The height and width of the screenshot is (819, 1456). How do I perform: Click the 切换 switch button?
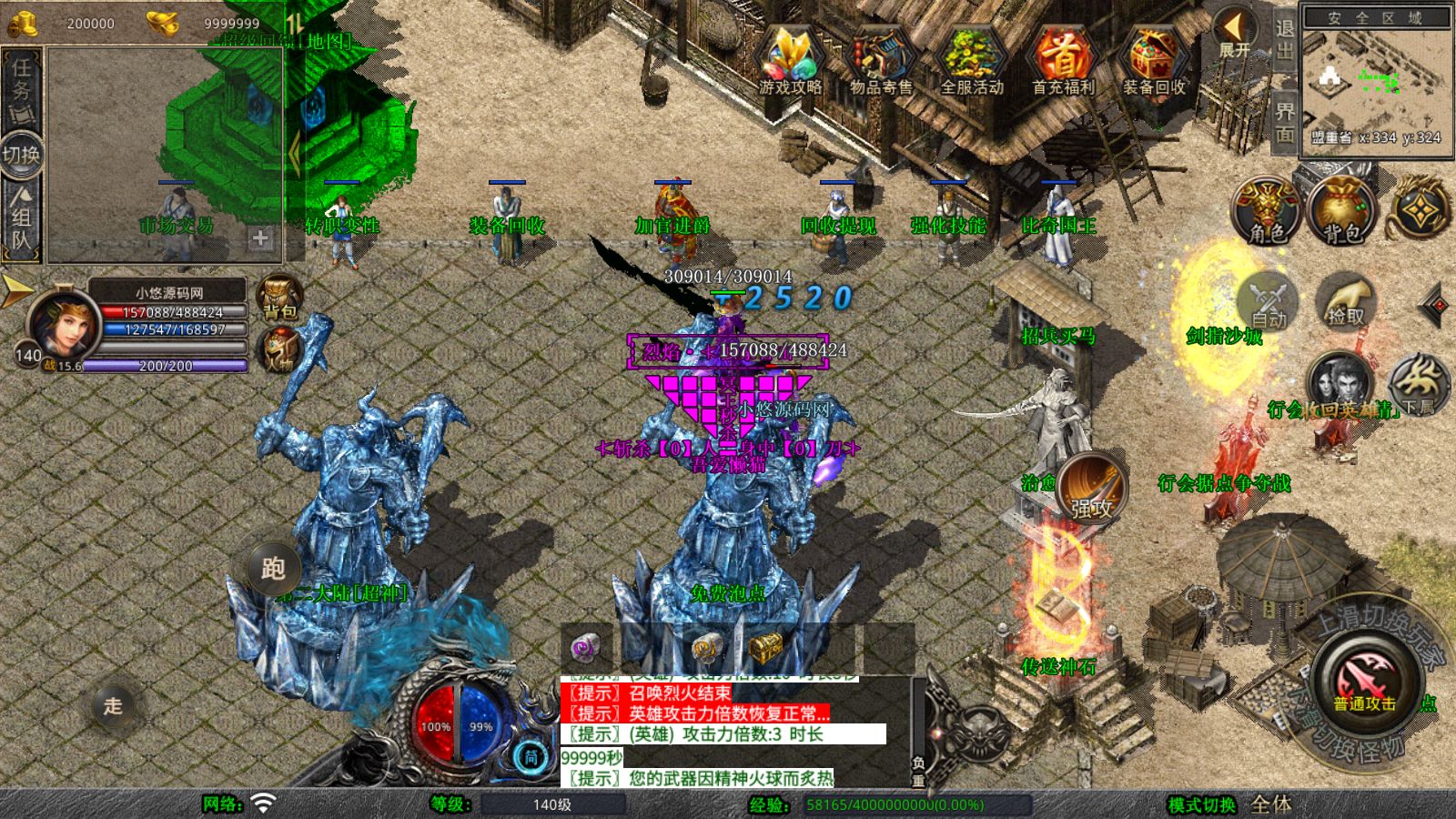pyautogui.click(x=21, y=155)
